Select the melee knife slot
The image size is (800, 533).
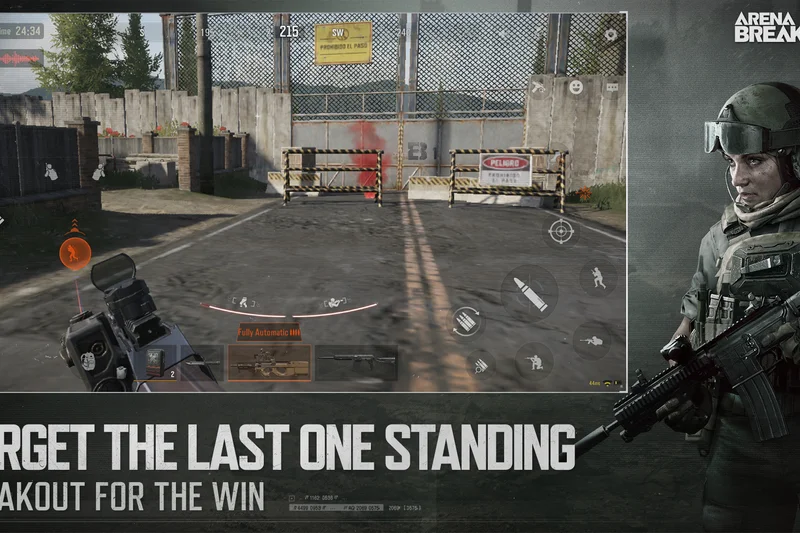(x=203, y=361)
